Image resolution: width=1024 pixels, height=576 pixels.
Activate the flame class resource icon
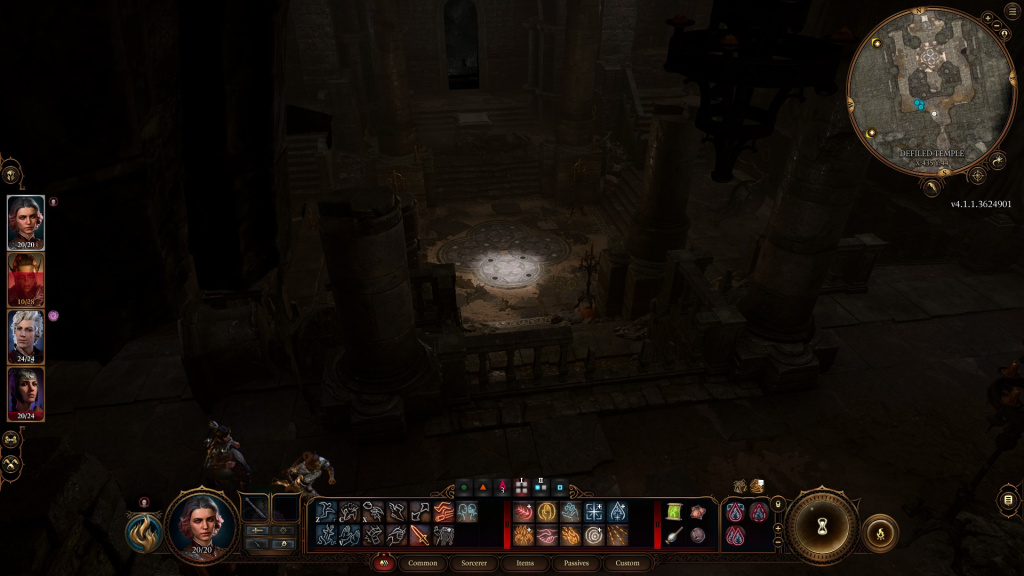[x=144, y=532]
